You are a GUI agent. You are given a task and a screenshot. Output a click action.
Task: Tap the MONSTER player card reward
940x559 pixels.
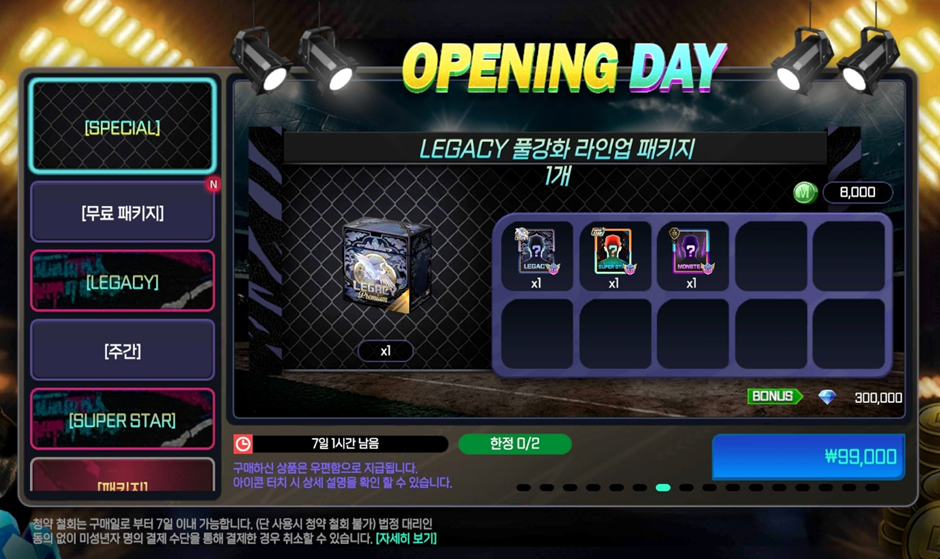click(691, 252)
